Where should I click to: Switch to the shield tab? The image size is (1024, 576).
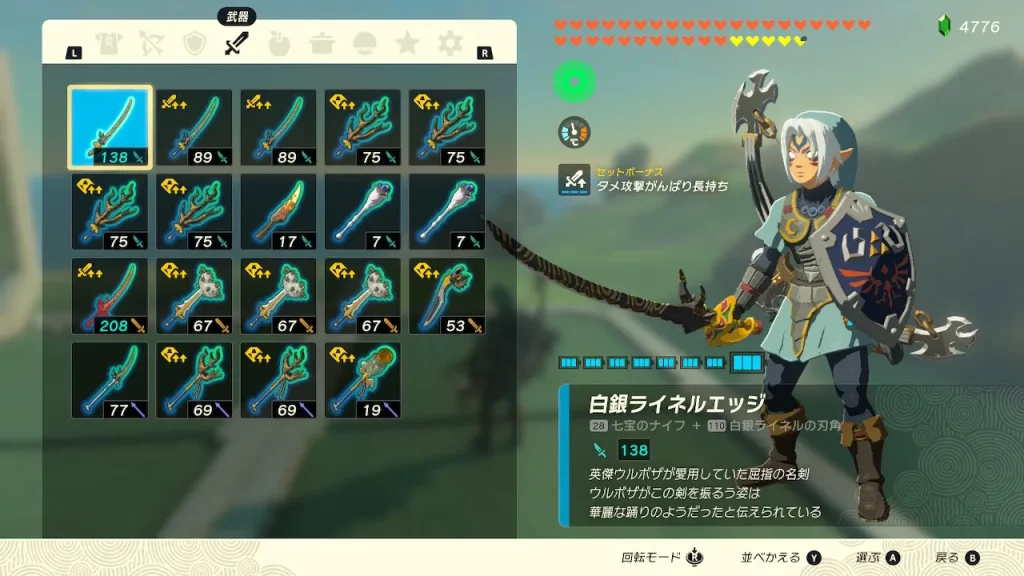click(194, 44)
